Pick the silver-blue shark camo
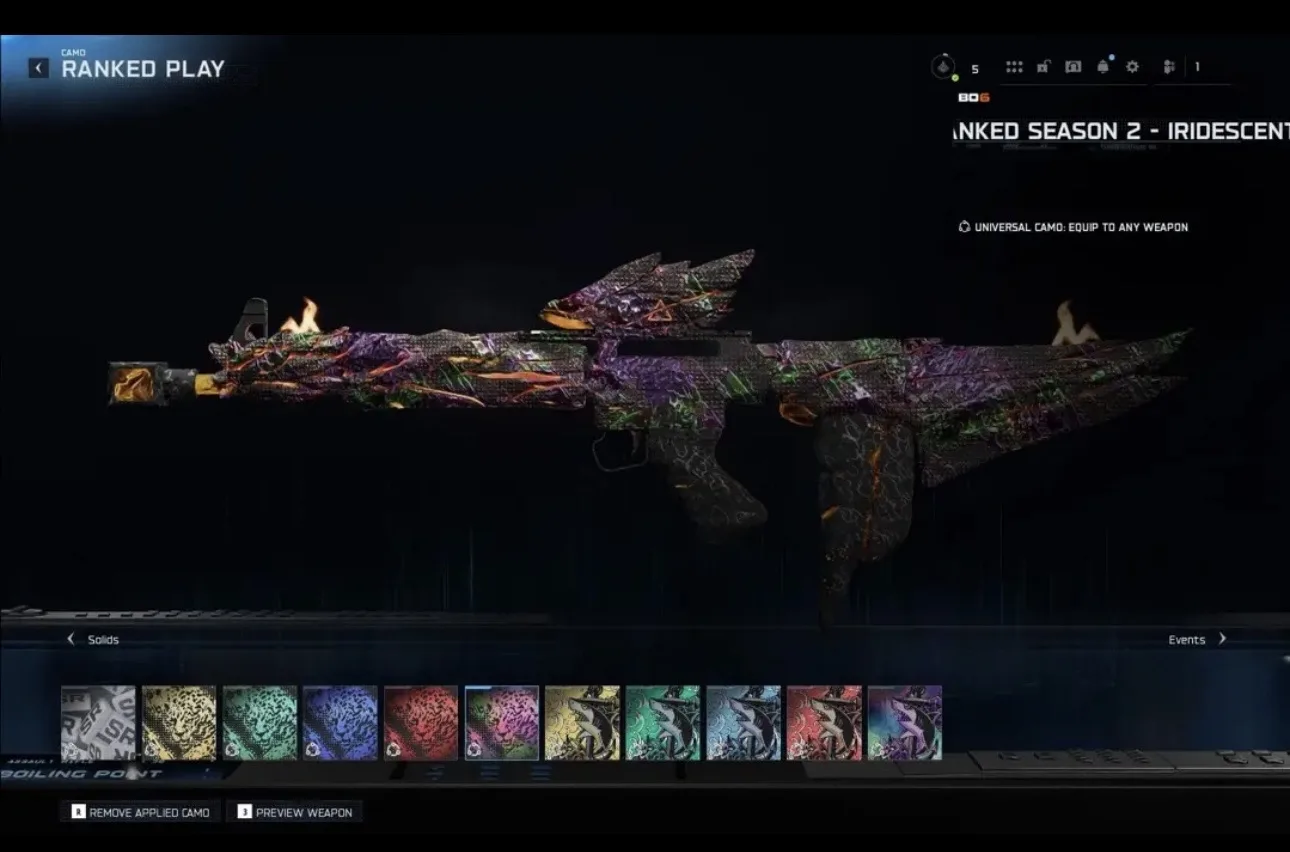The height and width of the screenshot is (852, 1290). [x=743, y=722]
